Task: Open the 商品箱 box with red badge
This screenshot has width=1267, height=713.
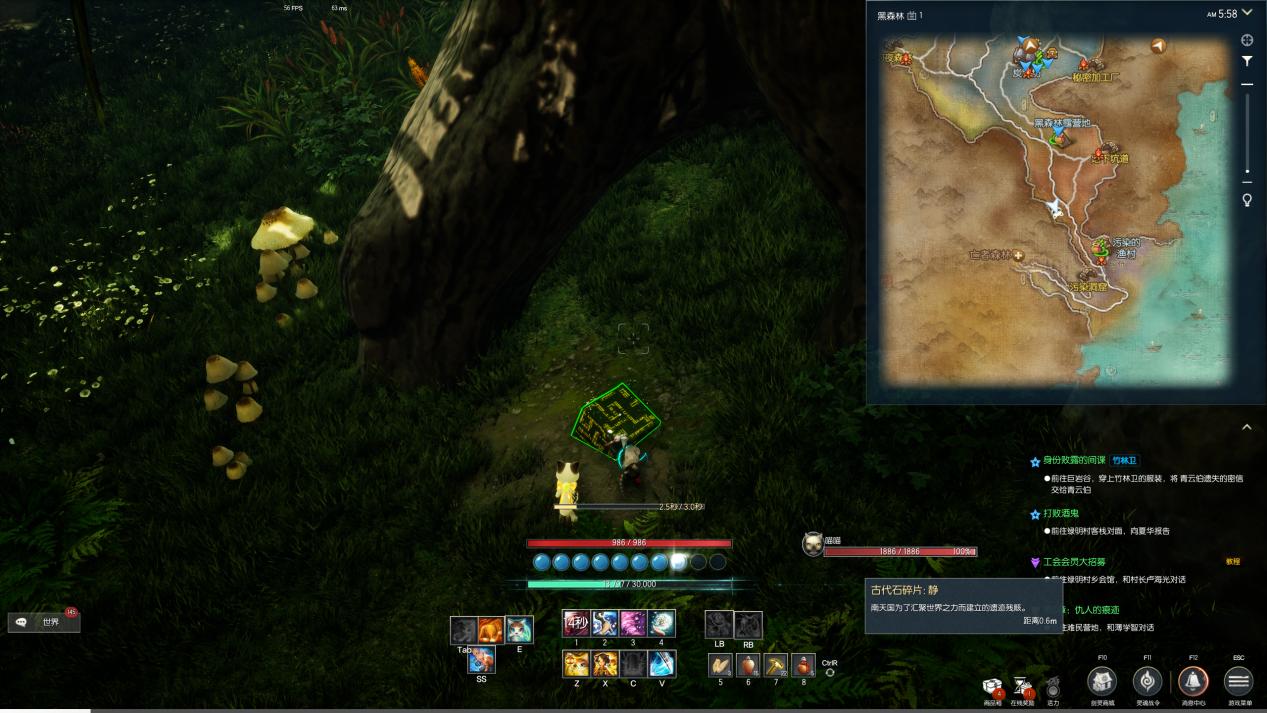Action: tap(993, 686)
